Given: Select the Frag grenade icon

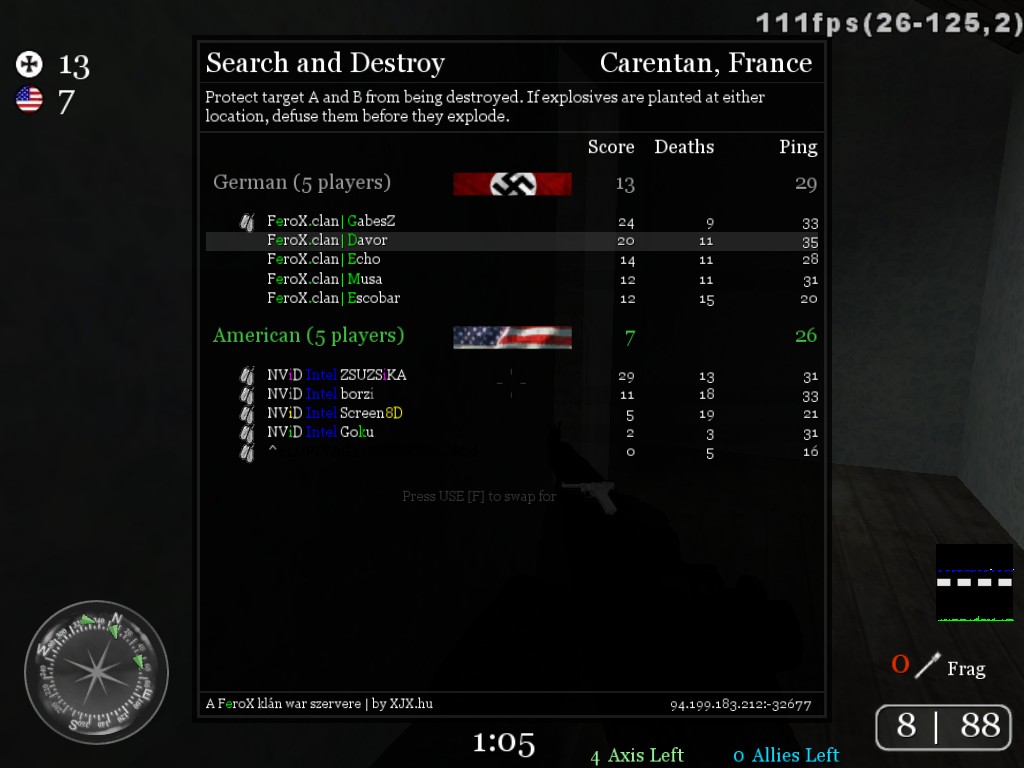Looking at the screenshot, I should pos(930,665).
